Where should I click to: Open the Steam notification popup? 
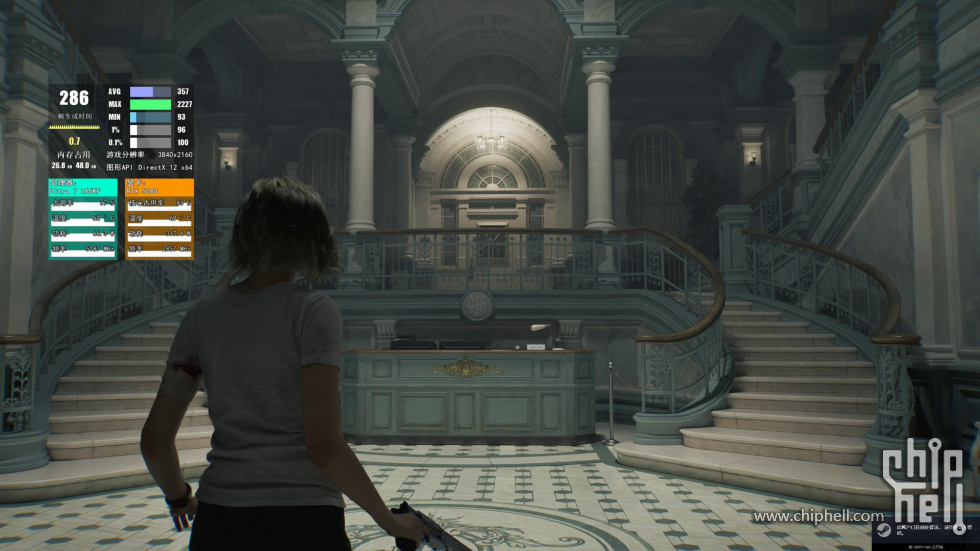917,532
